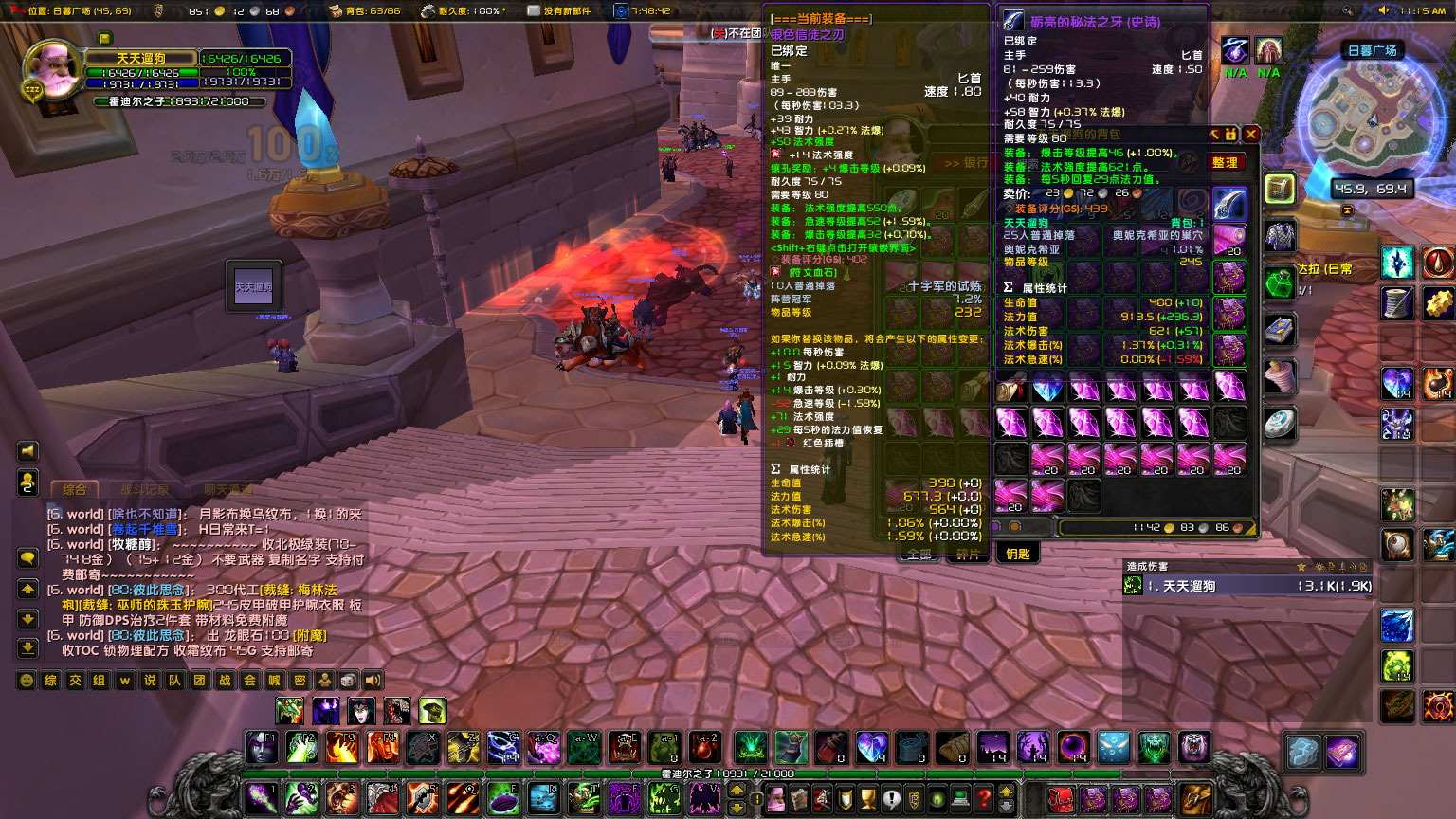This screenshot has width=1456, height=819.
Task: Click the clock icon showing 7:48:42
Action: point(622,11)
